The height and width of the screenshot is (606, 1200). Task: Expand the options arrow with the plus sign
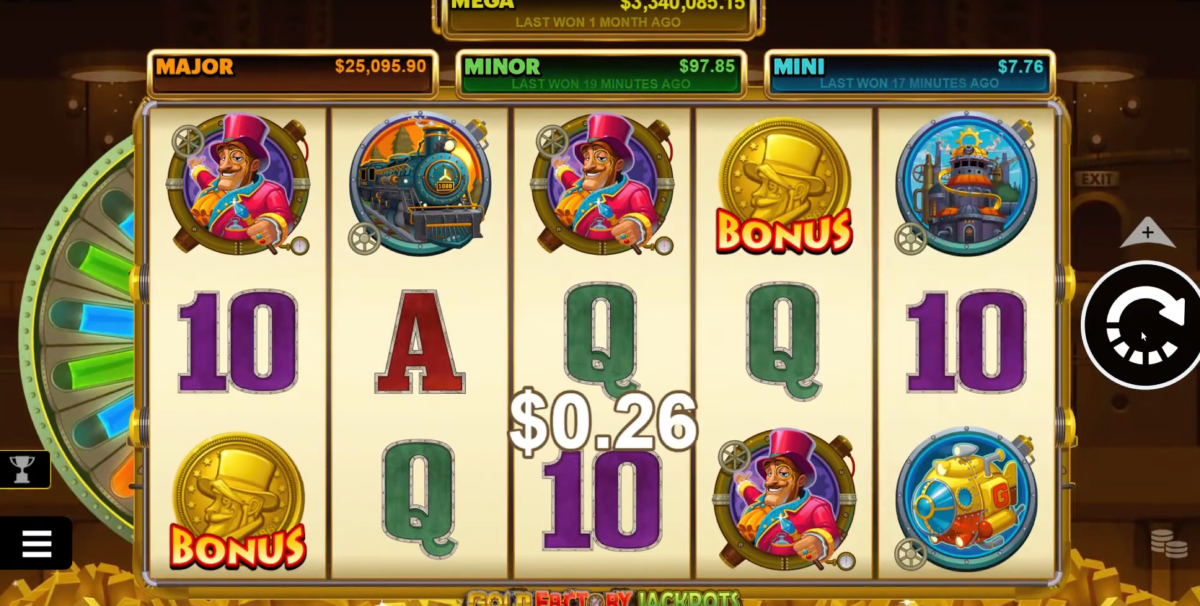[1147, 233]
